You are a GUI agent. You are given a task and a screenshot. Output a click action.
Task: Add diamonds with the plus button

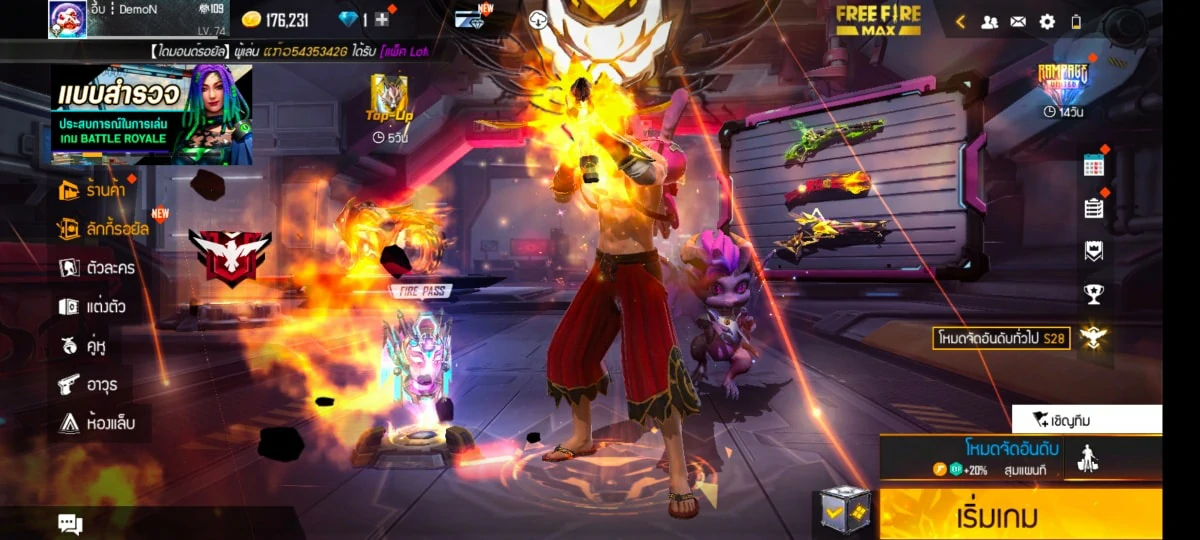click(382, 20)
